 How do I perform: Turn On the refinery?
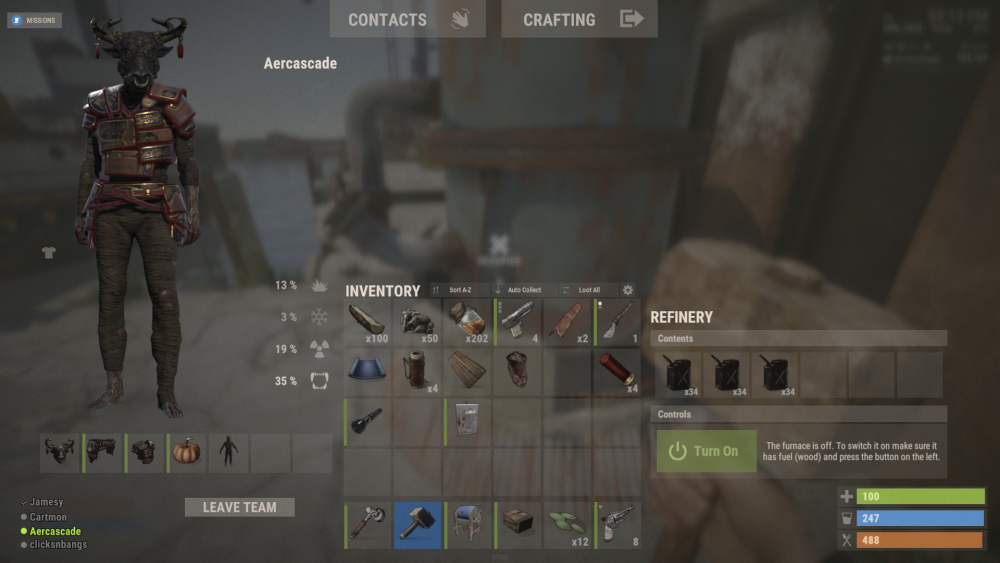(706, 451)
